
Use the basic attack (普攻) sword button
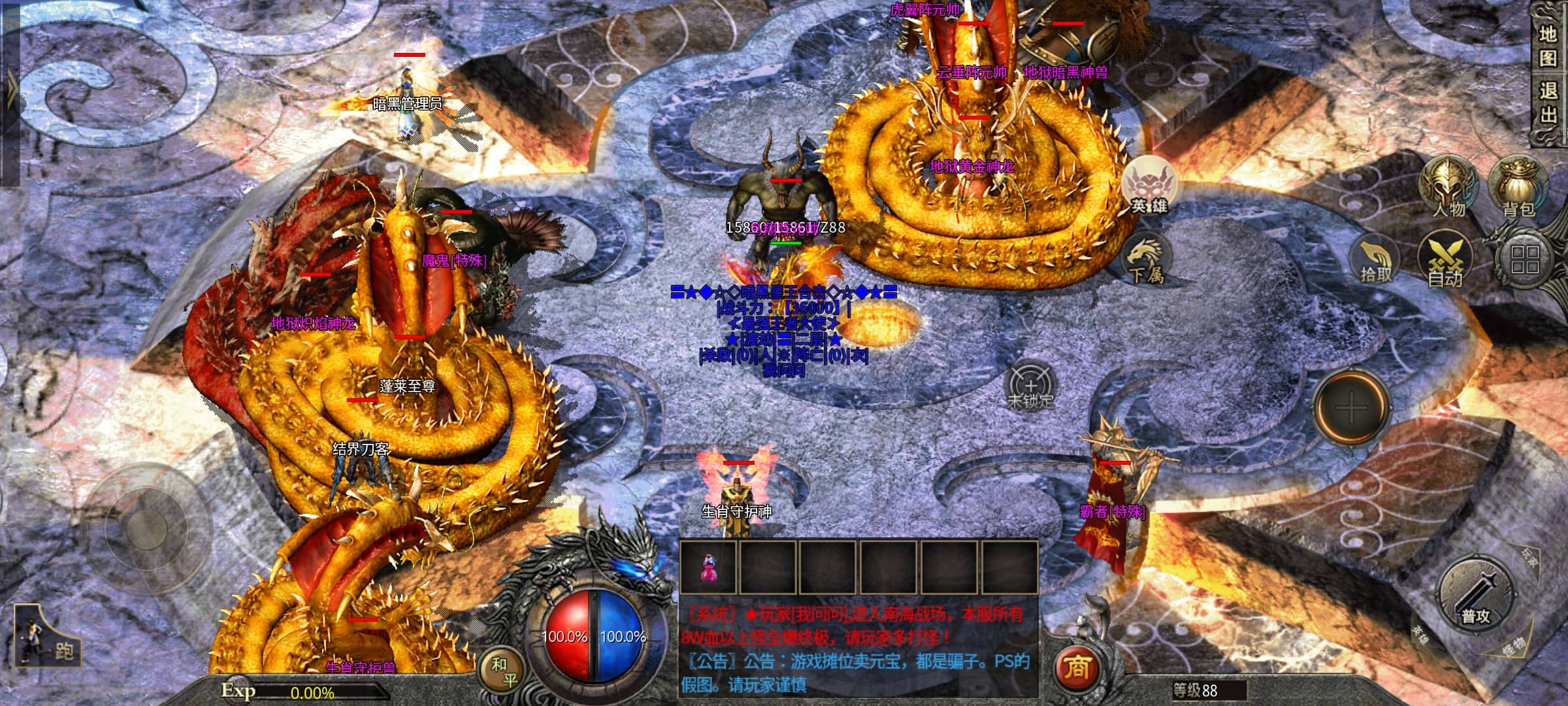click(x=1476, y=595)
